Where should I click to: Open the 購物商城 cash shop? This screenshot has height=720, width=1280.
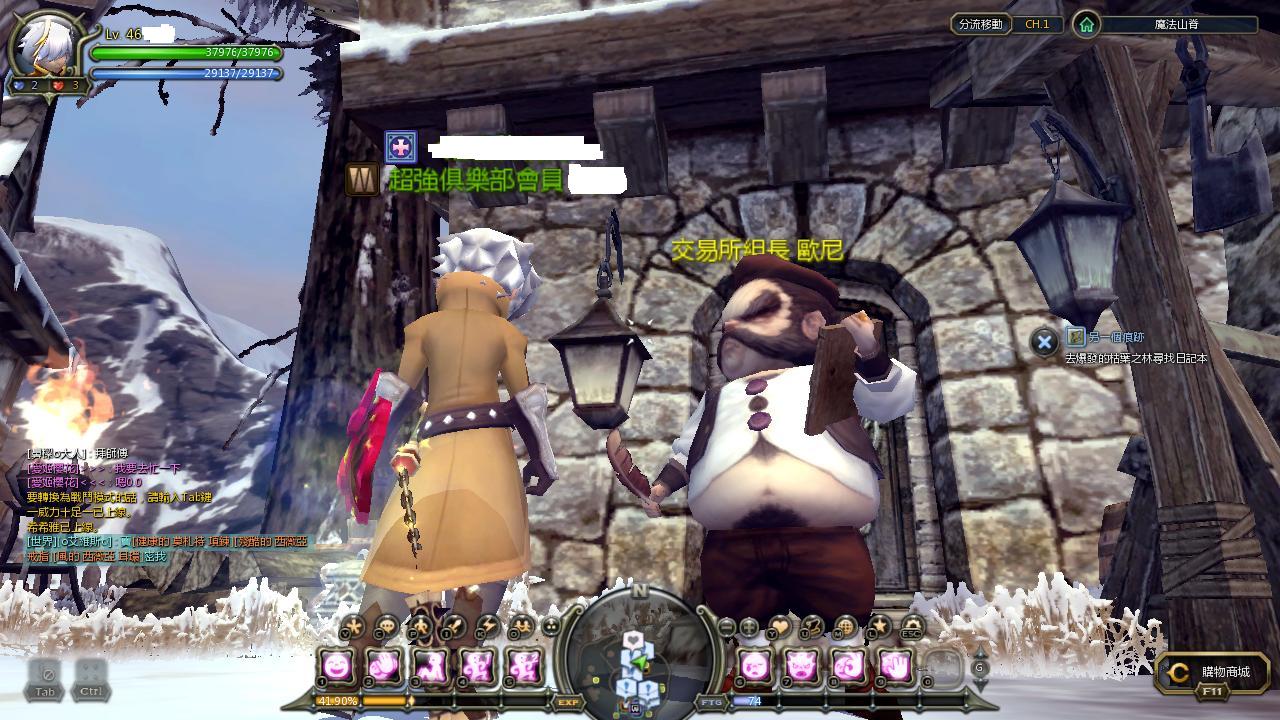(1212, 676)
